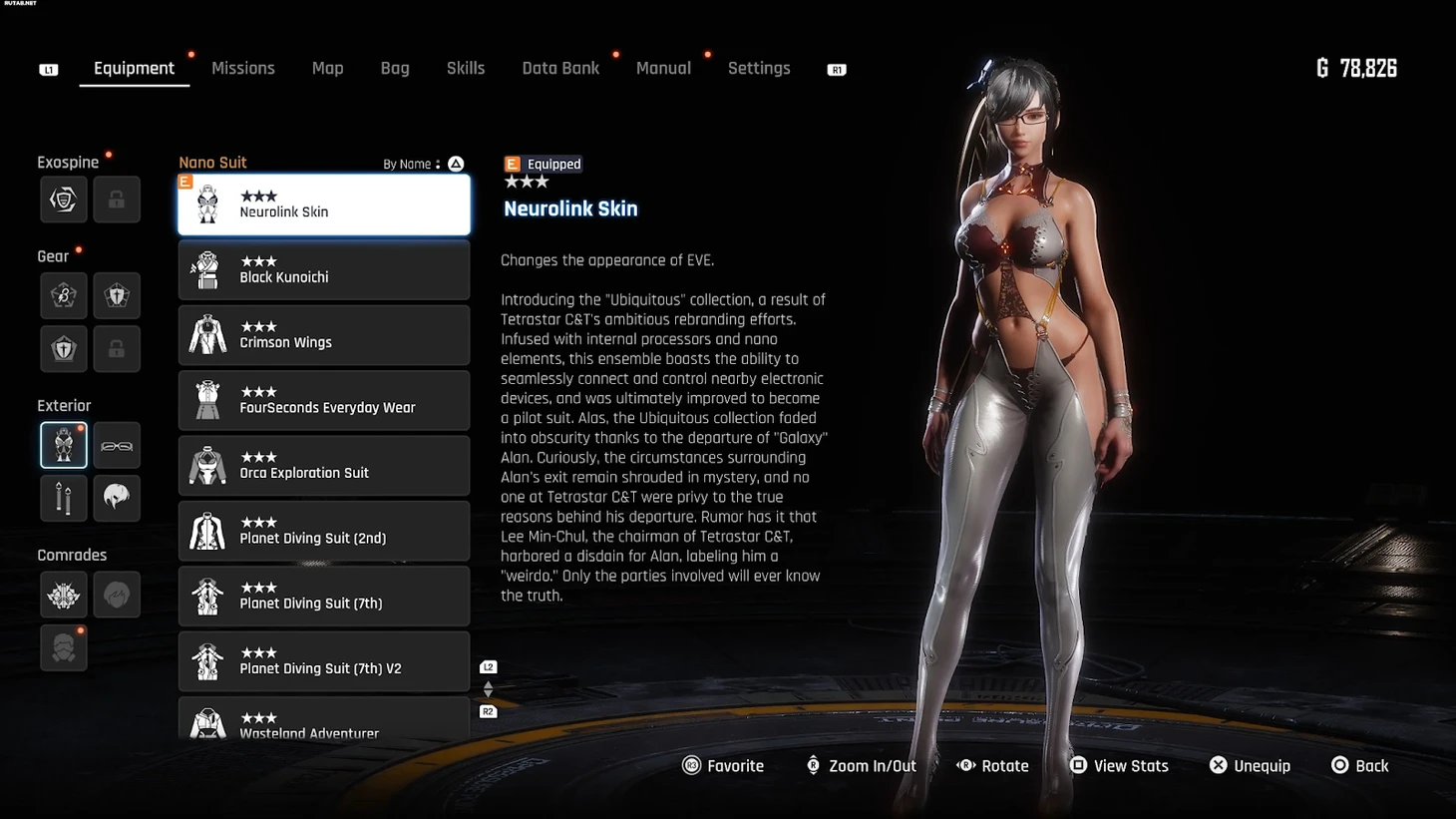Switch to the Missions tab
Viewport: 1456px width, 819px height.
[x=242, y=69]
